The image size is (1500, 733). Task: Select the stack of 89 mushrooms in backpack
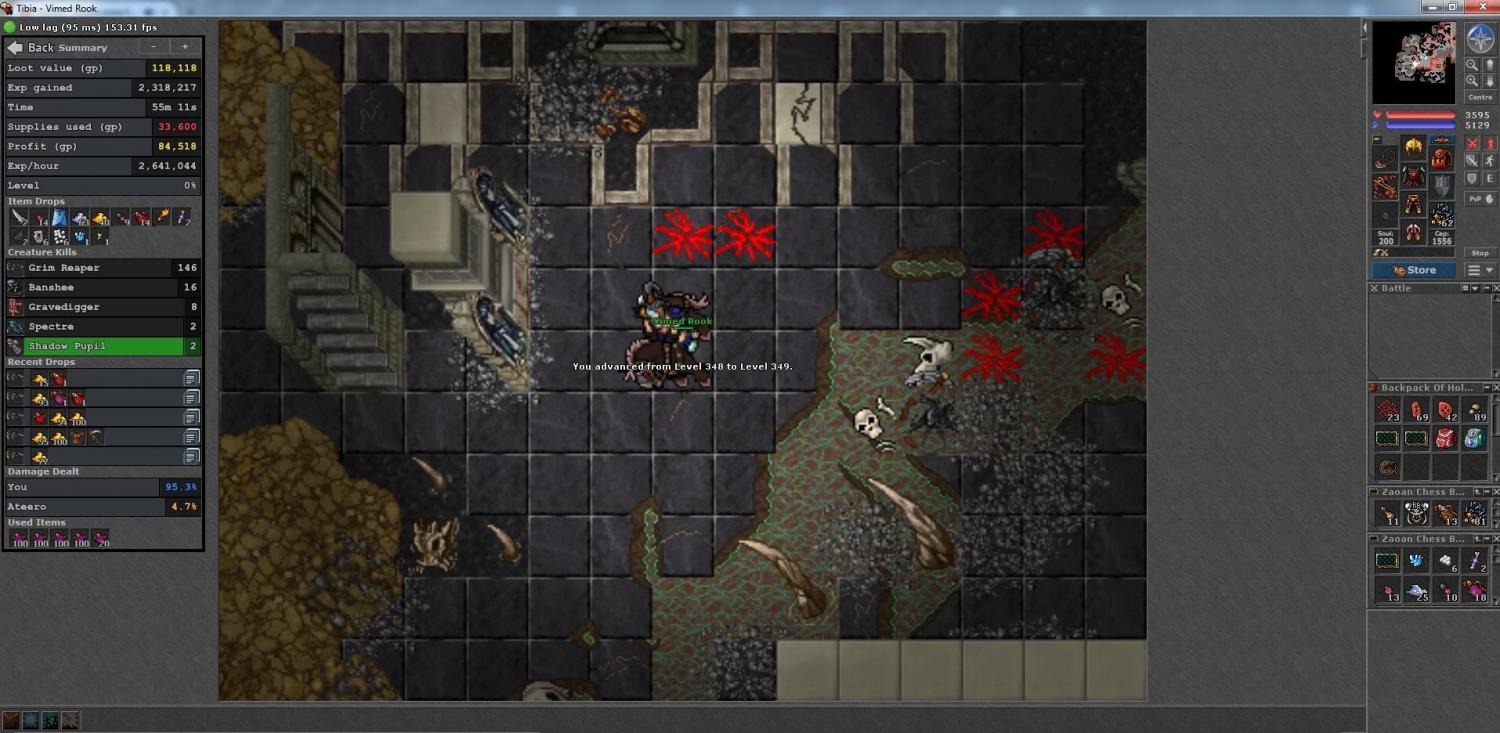(x=1475, y=410)
